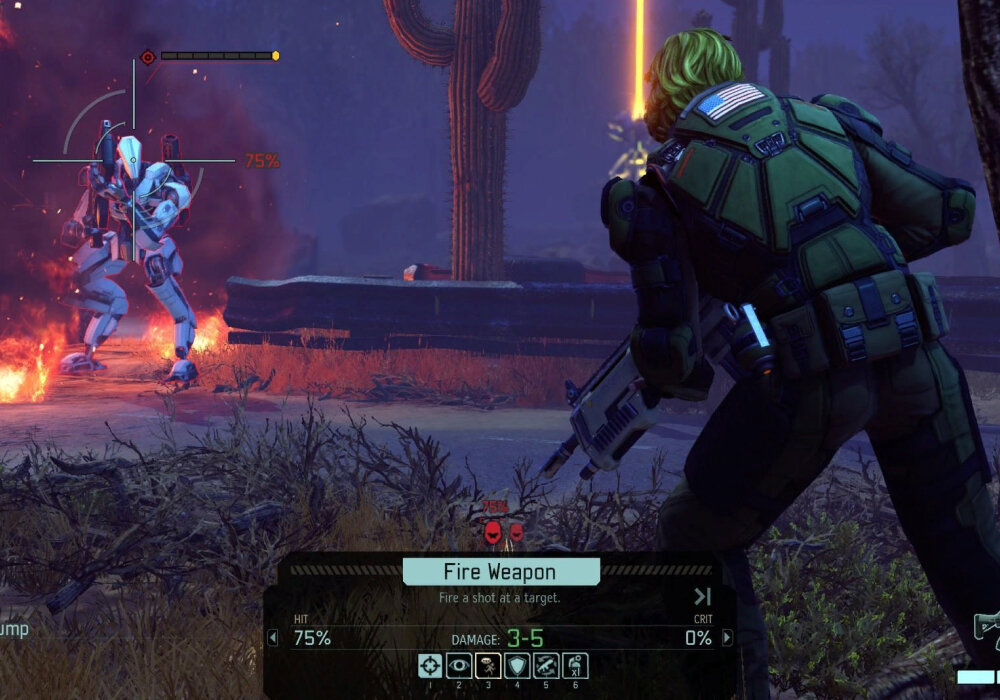Choose the running soldier ability icon
1000x700 pixels.
[488, 665]
